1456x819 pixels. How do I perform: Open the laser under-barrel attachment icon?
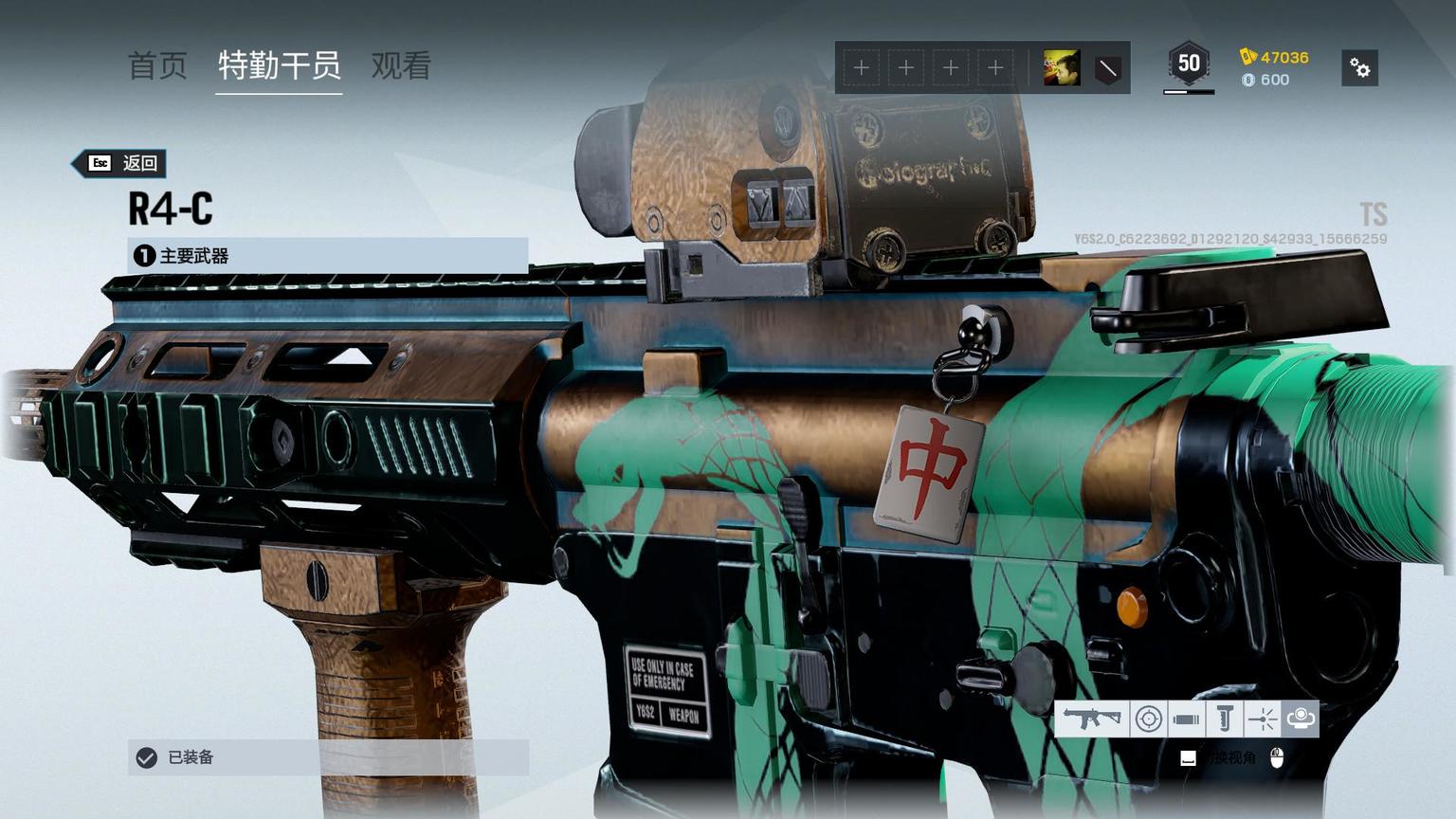(x=1263, y=719)
